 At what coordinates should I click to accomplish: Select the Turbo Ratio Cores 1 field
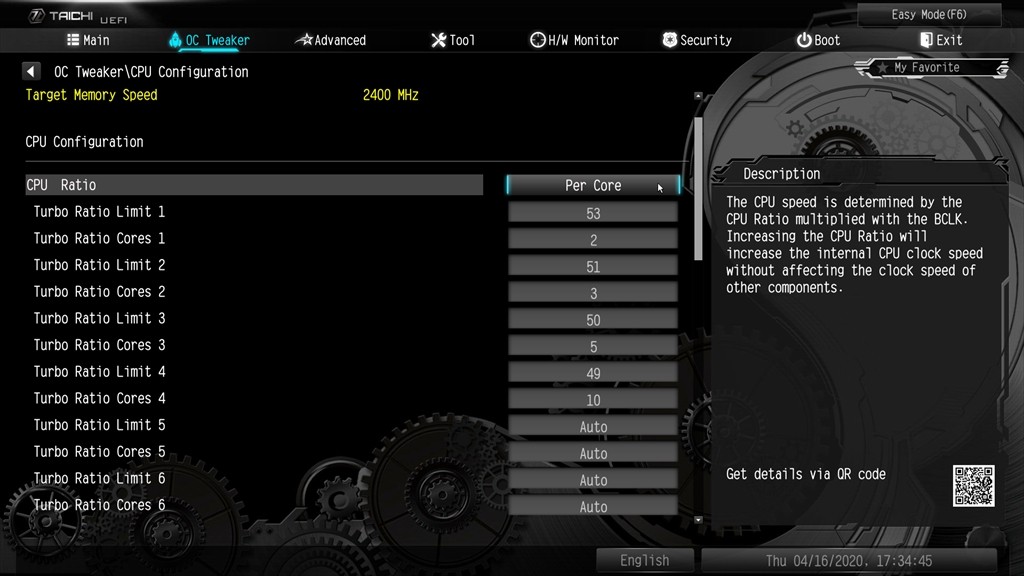click(593, 240)
